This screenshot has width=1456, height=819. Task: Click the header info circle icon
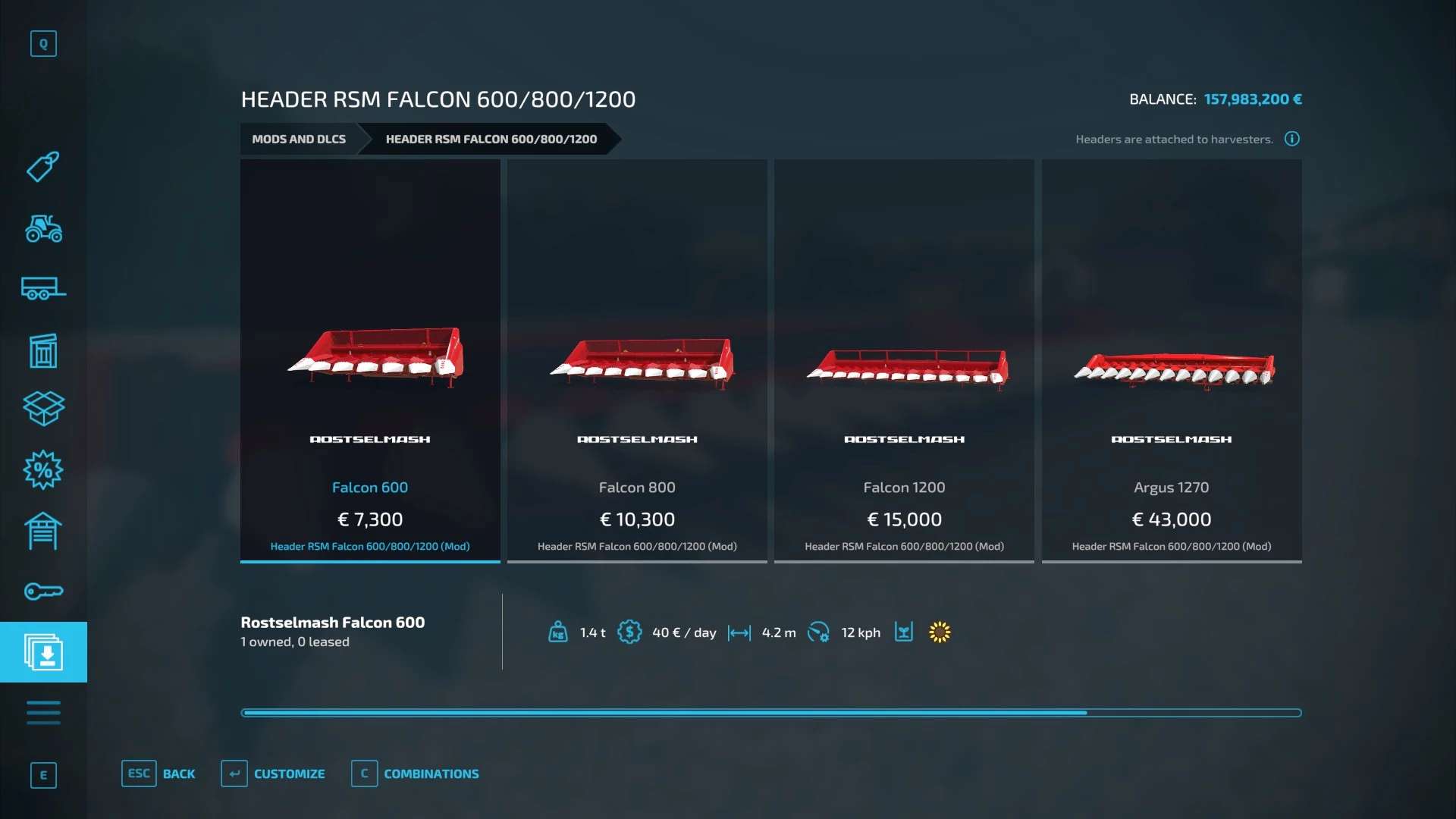[1292, 139]
